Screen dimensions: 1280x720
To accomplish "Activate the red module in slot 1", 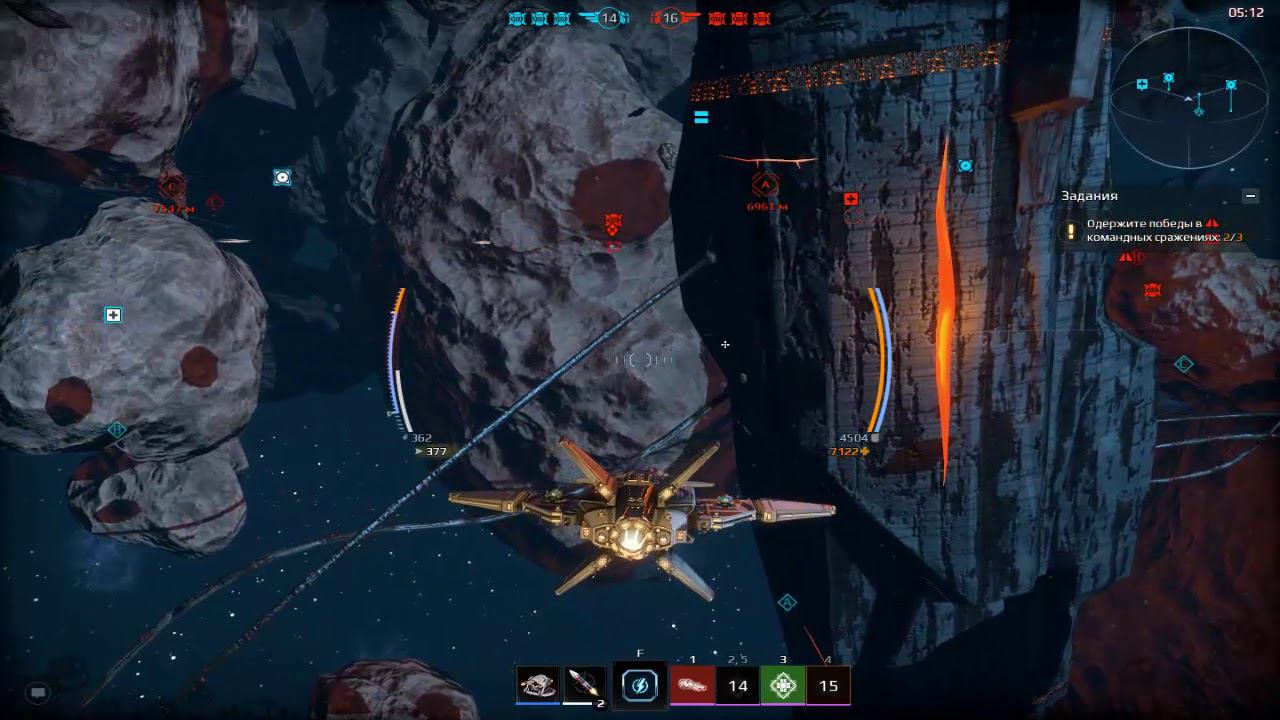I will click(692, 685).
